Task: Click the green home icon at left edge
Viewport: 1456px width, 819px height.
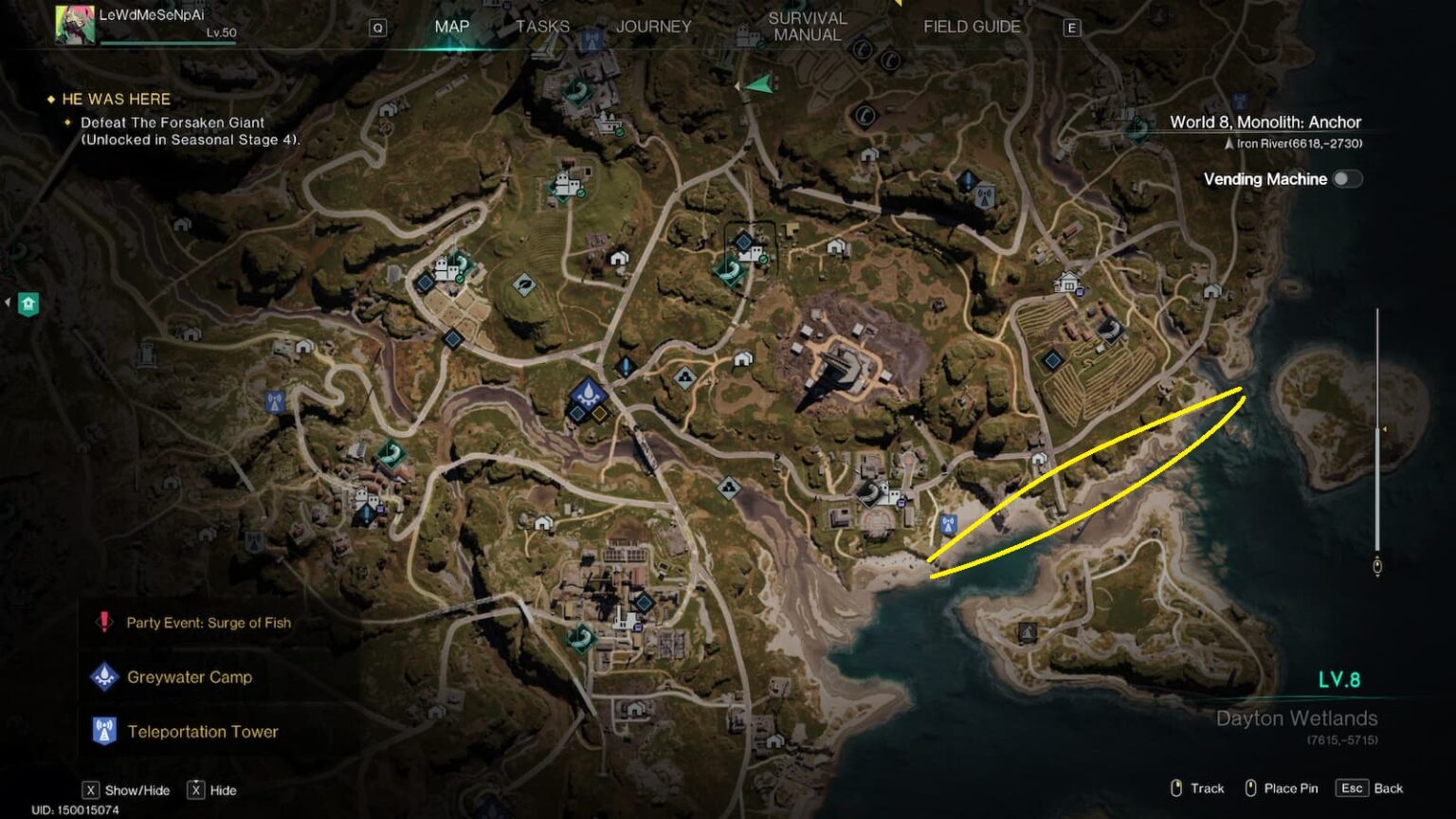Action: [28, 303]
